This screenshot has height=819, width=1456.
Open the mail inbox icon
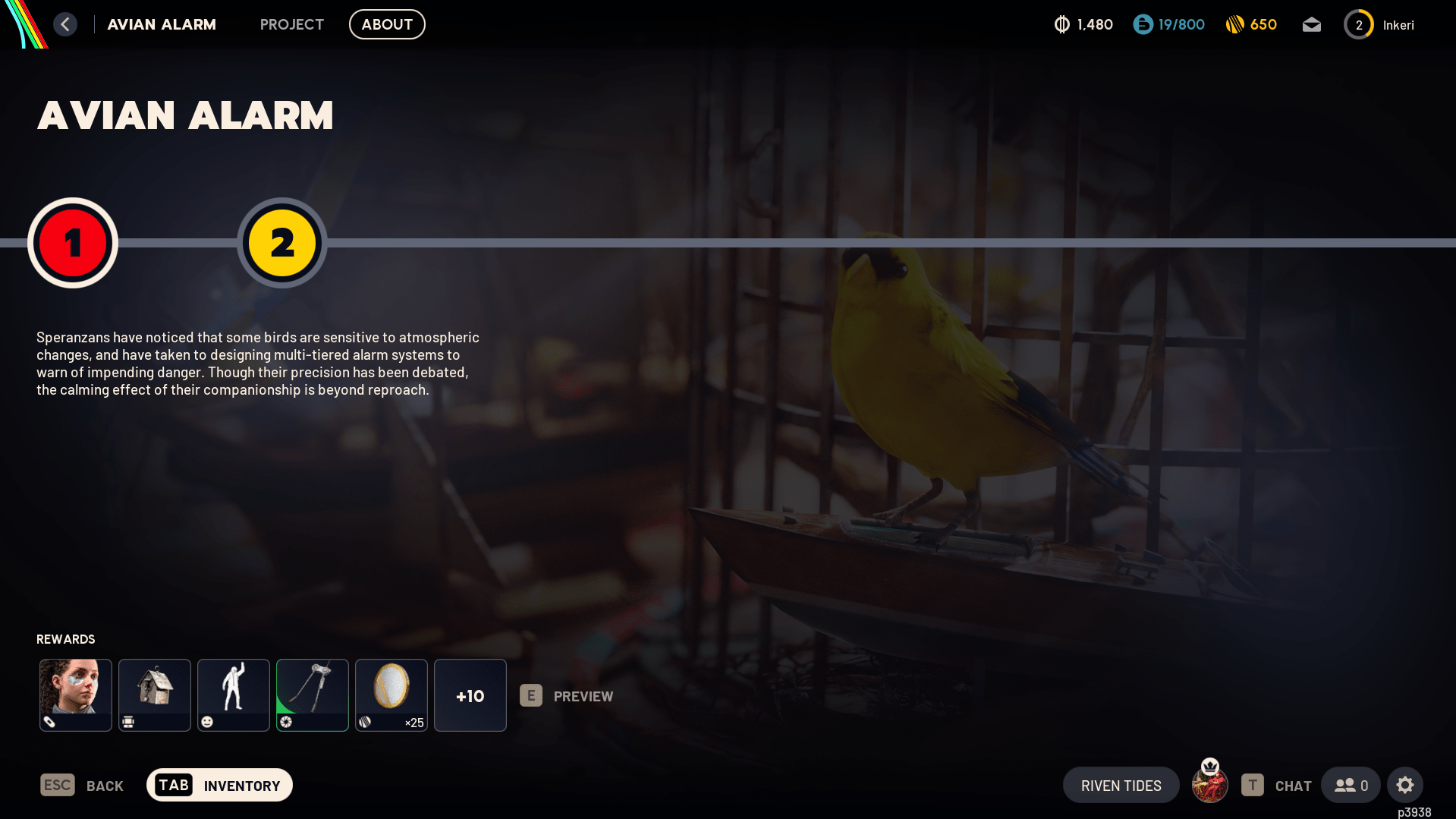[x=1312, y=25]
